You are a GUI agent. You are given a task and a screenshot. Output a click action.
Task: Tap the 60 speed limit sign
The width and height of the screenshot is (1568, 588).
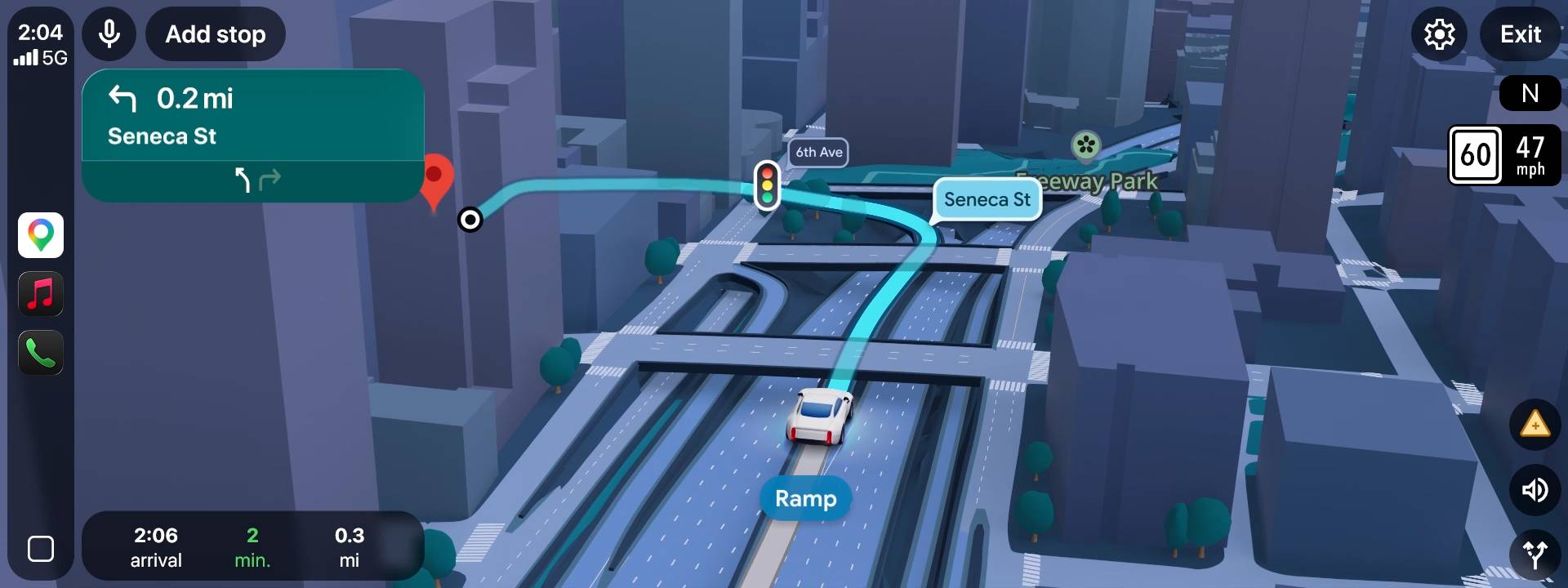1477,155
